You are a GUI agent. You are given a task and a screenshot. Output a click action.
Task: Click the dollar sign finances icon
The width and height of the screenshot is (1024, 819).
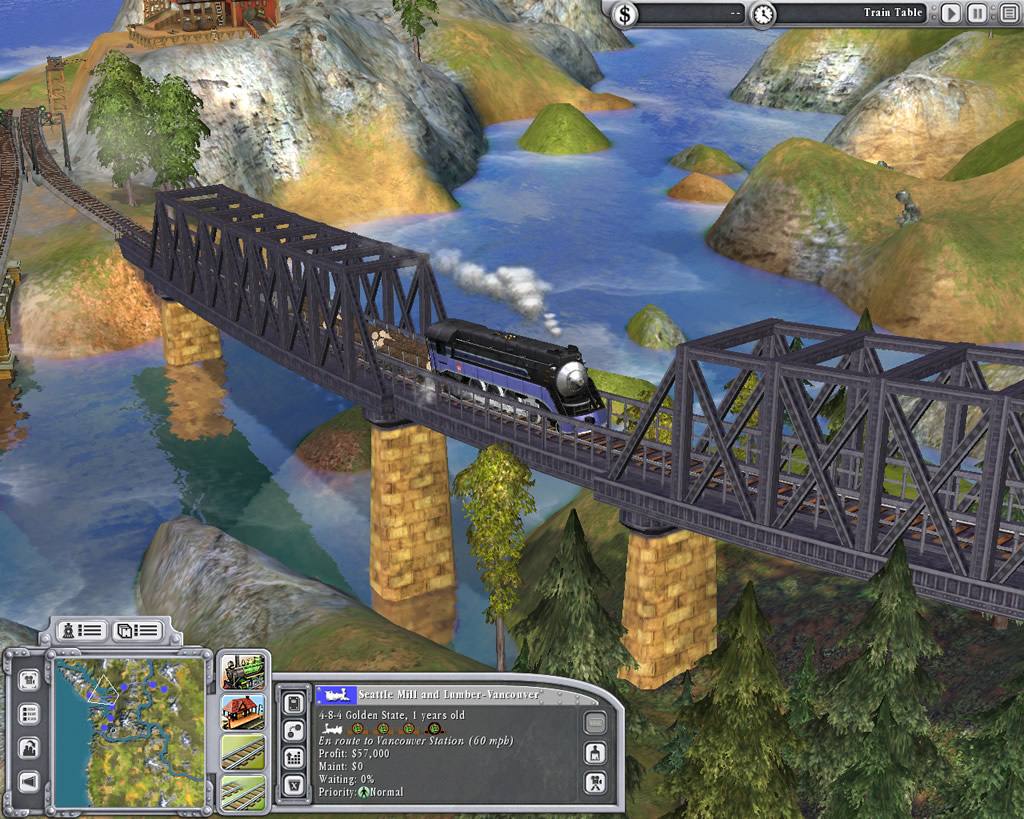[625, 14]
